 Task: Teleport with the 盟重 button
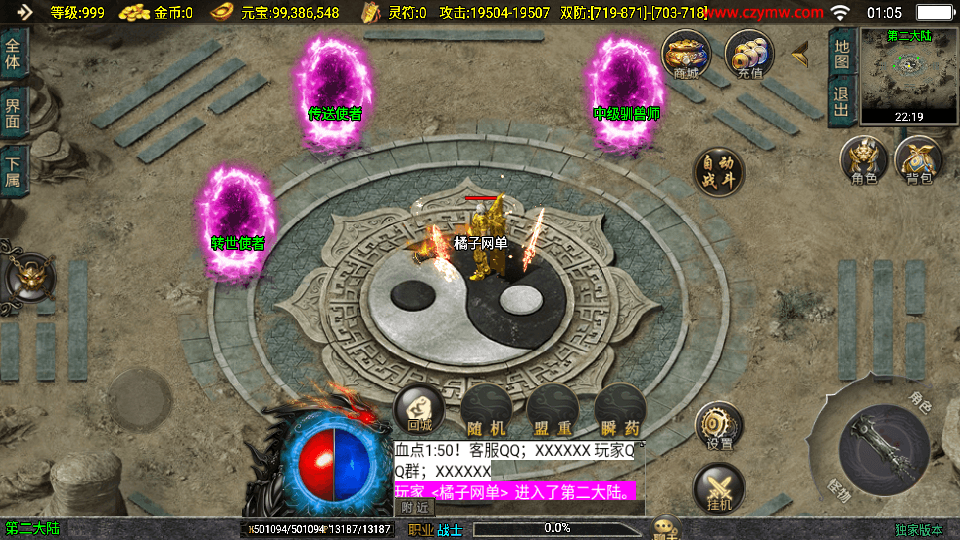552,410
